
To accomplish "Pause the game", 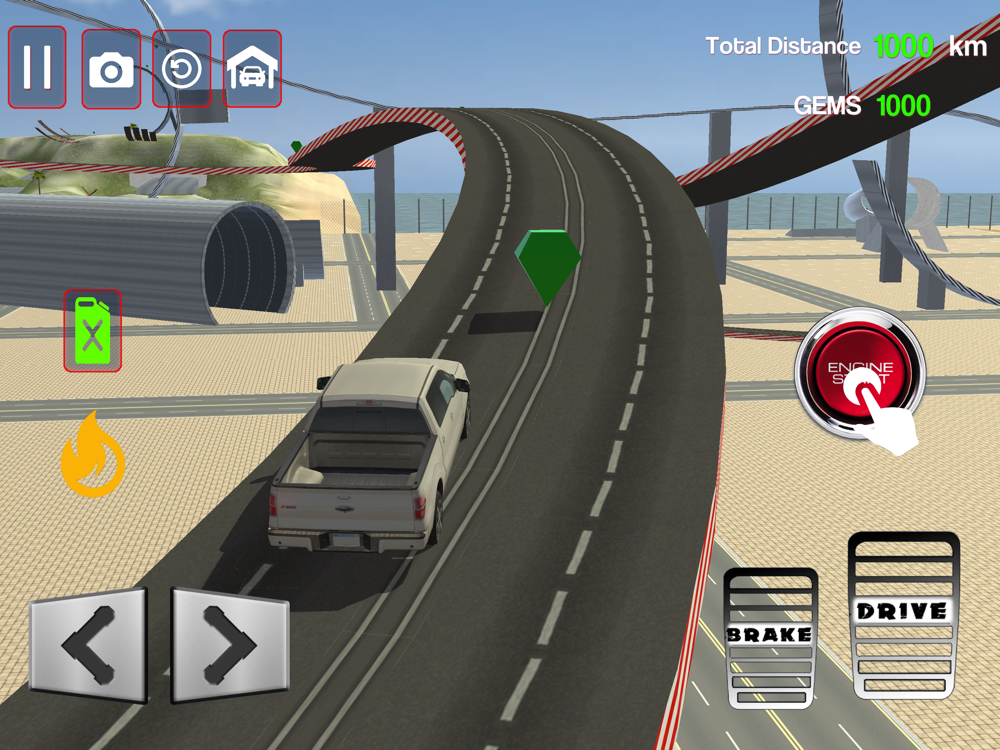I will coord(38,67).
